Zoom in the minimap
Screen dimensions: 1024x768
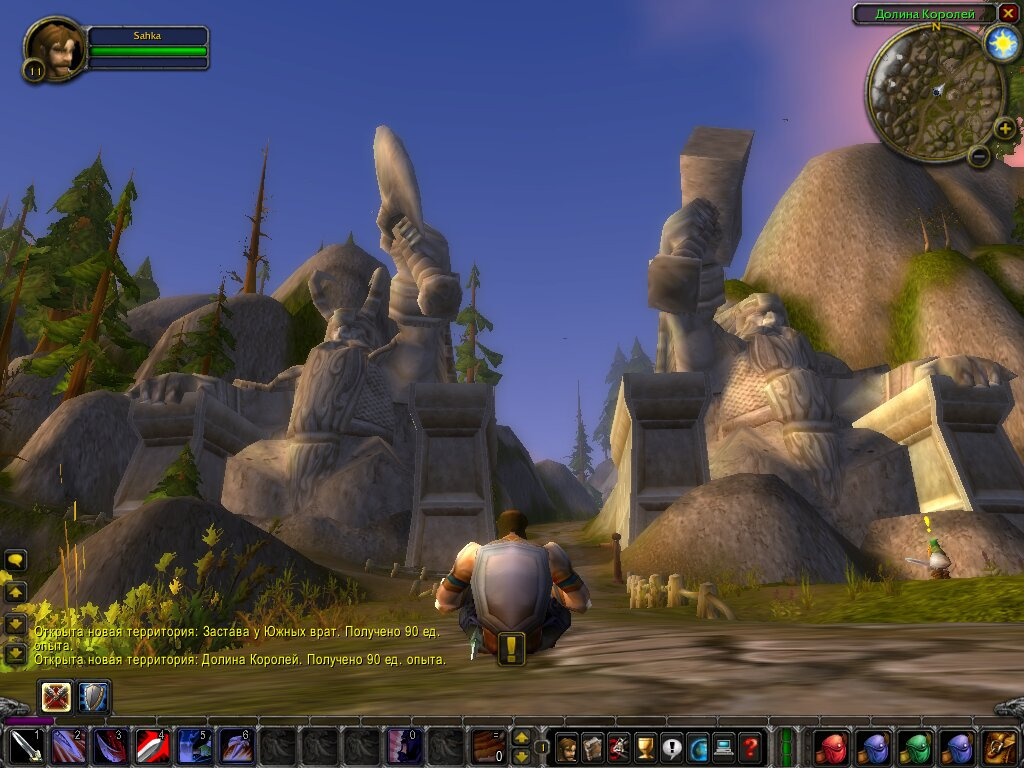coord(1004,129)
